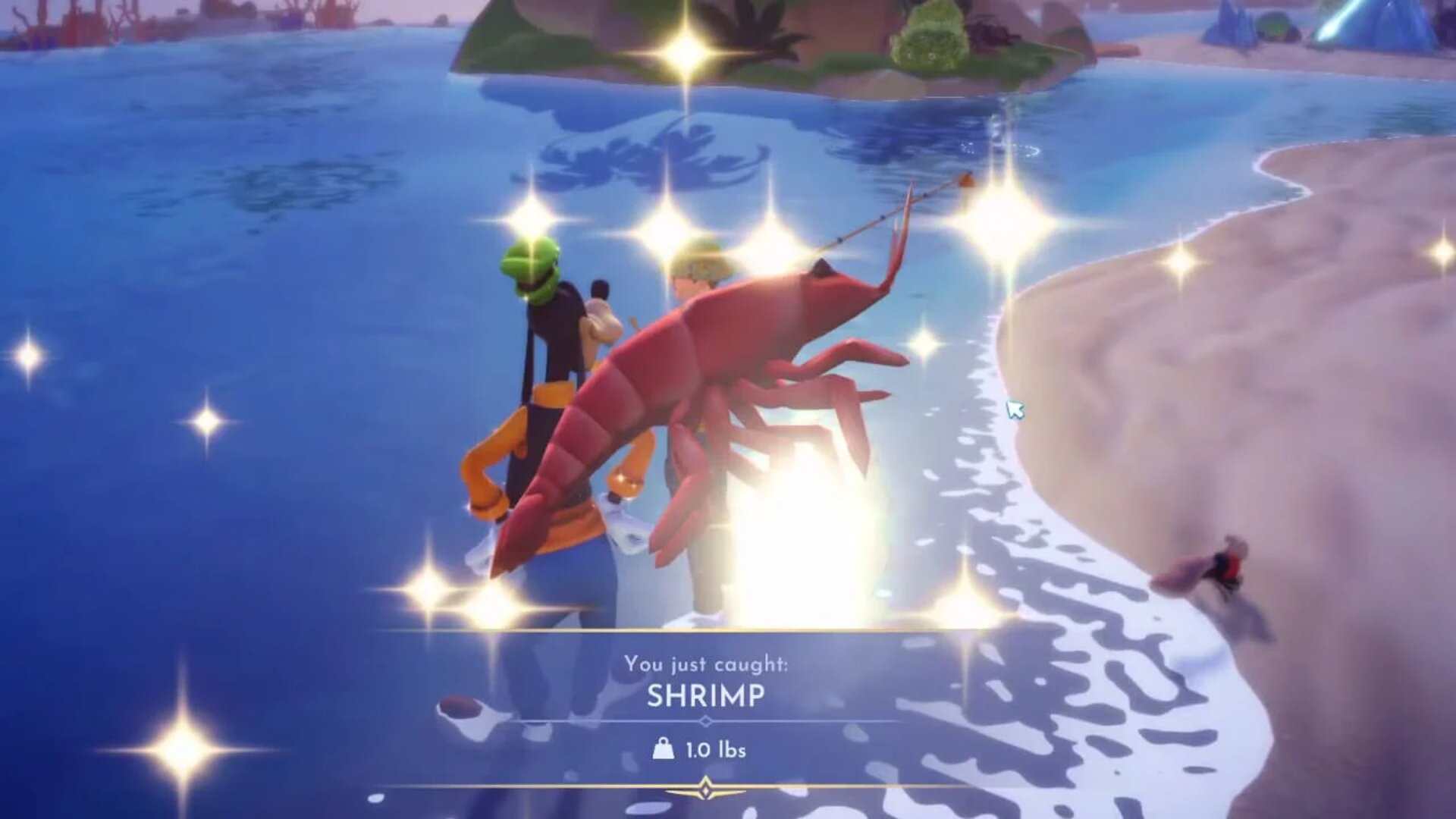The width and height of the screenshot is (1456, 819).
Task: Click the mouse cursor arrow on the shoreline
Action: point(1015,409)
